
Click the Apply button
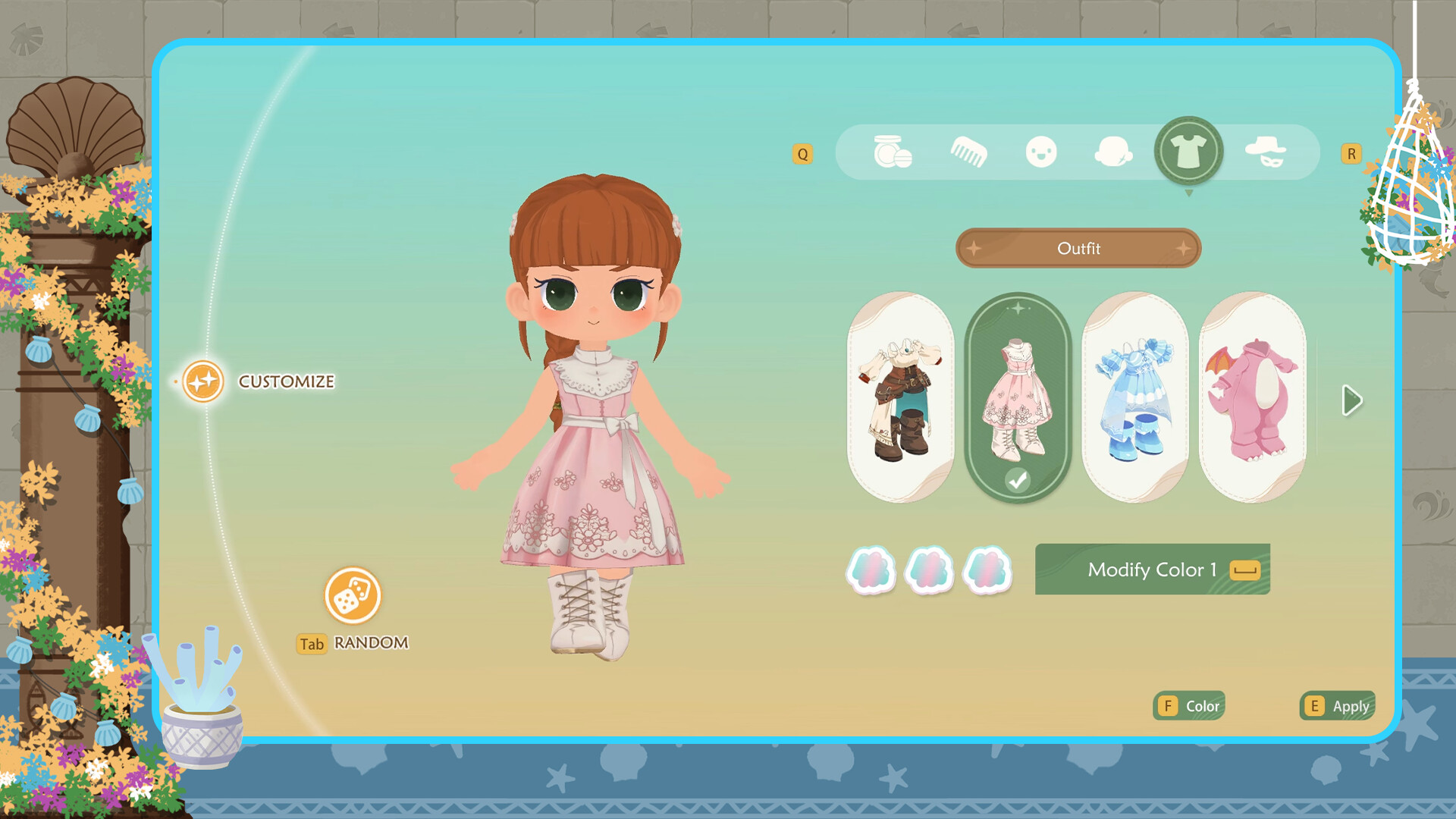click(1337, 706)
